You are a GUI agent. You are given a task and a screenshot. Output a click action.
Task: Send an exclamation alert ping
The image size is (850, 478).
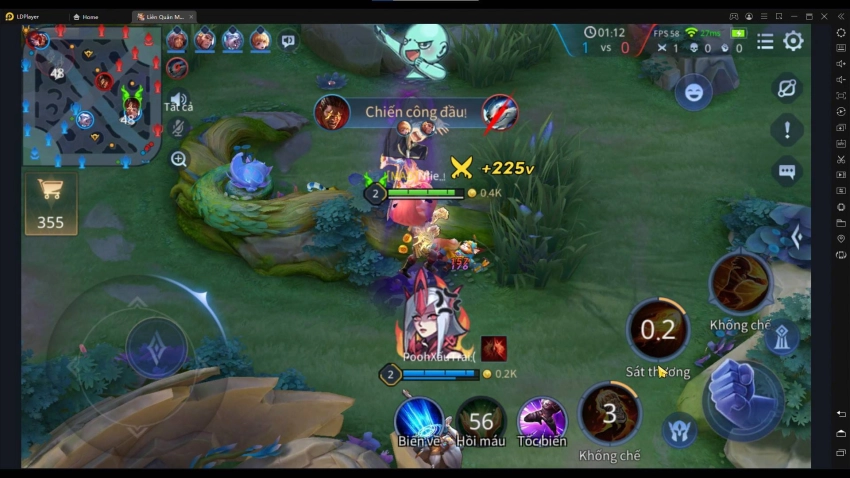pos(787,129)
